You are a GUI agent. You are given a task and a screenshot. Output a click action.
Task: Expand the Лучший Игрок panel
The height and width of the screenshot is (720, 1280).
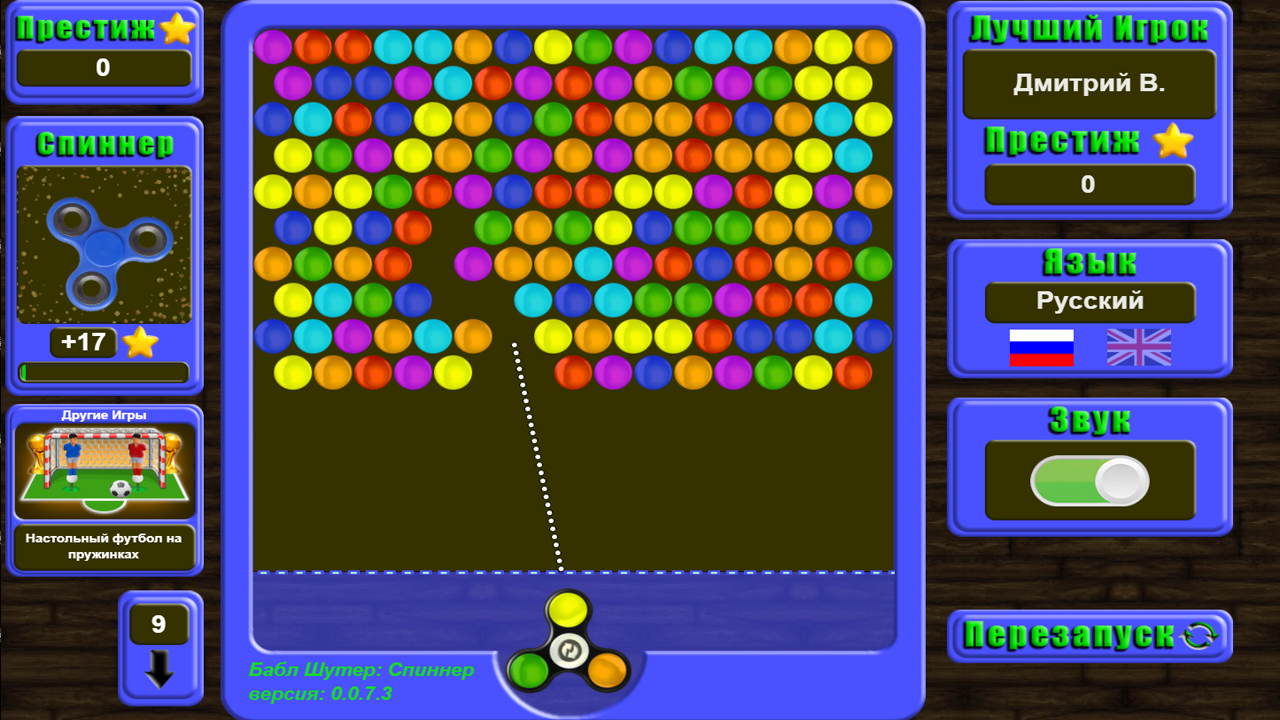(1089, 30)
